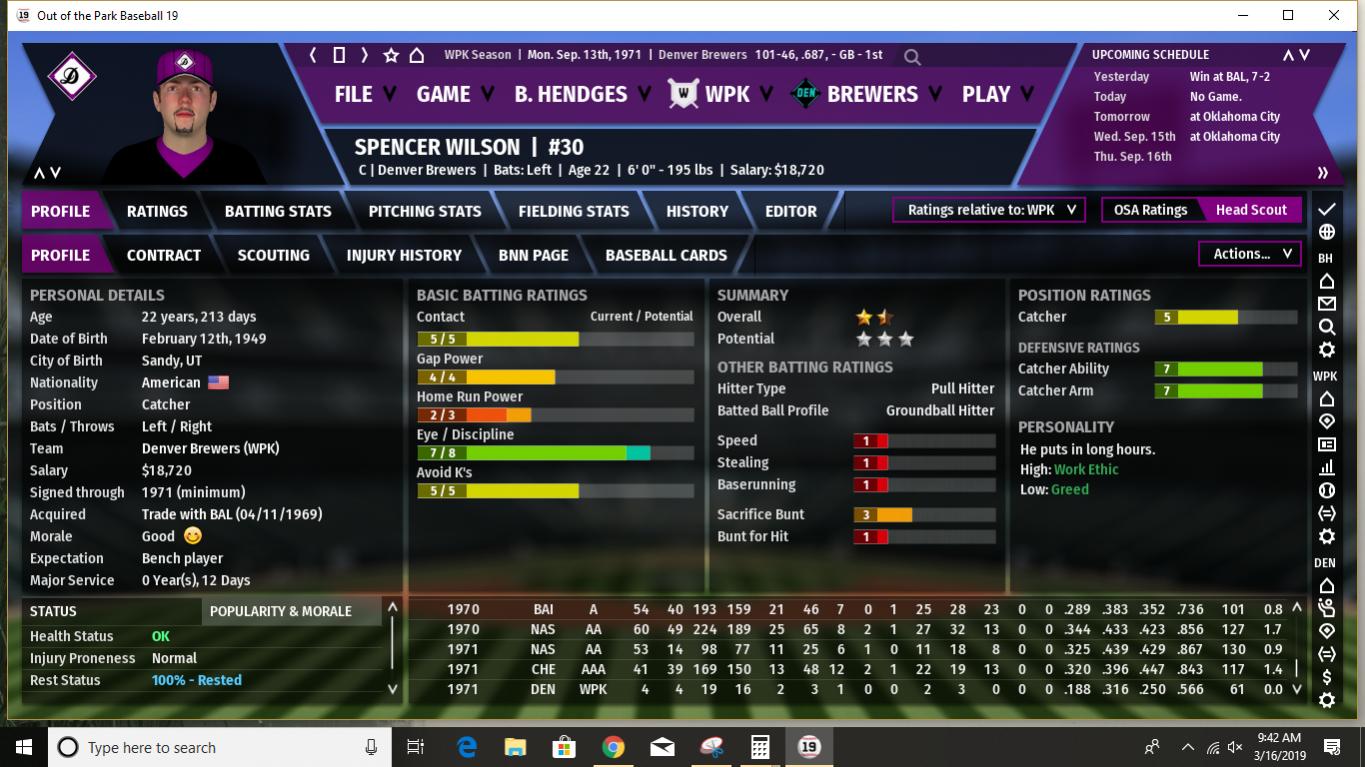Open the FIELDING STATS tab
Viewport: 1365px width, 767px height.
(x=573, y=211)
